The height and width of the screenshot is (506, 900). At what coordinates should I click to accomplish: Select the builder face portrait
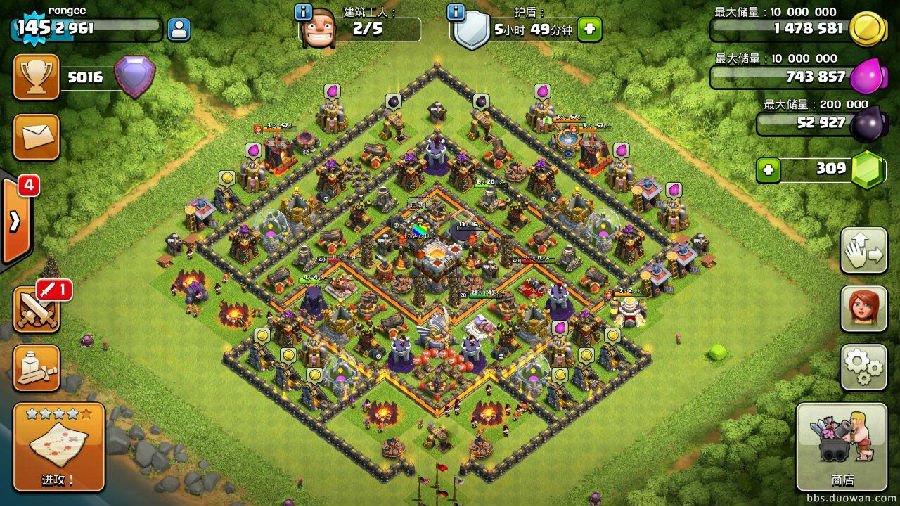(x=318, y=30)
